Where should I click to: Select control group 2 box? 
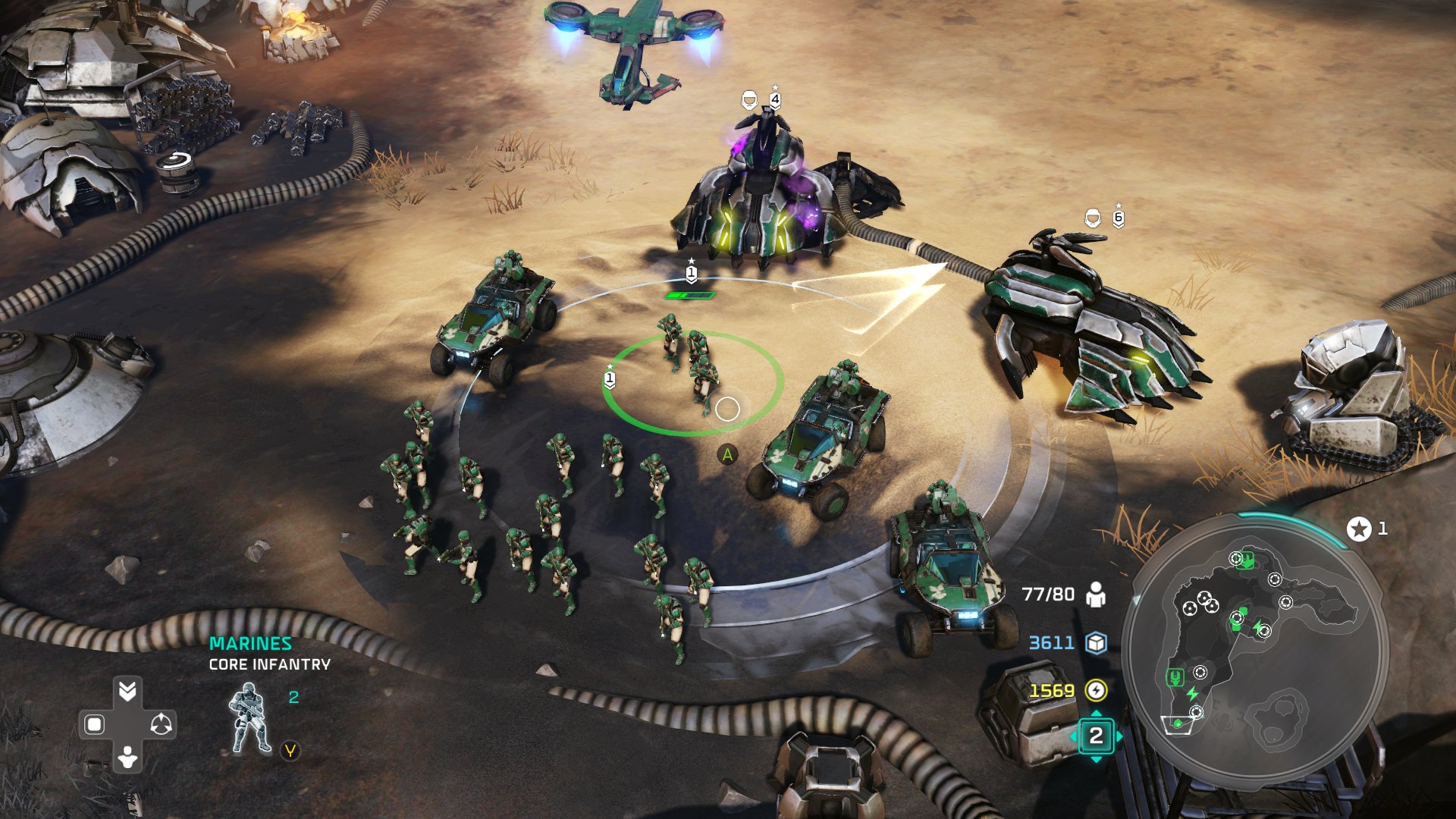coord(1096,736)
